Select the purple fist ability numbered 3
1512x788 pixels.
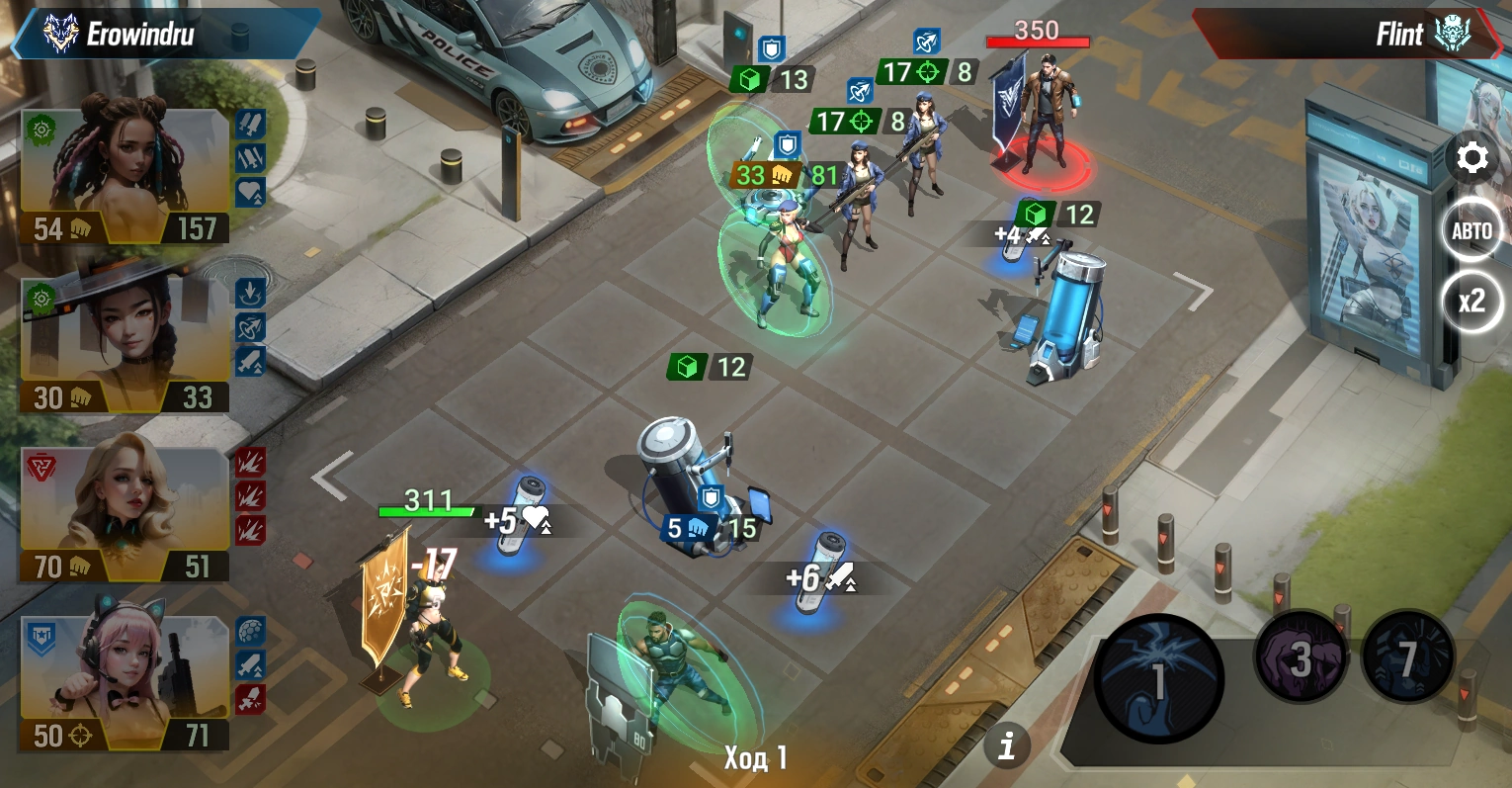coord(1301,657)
